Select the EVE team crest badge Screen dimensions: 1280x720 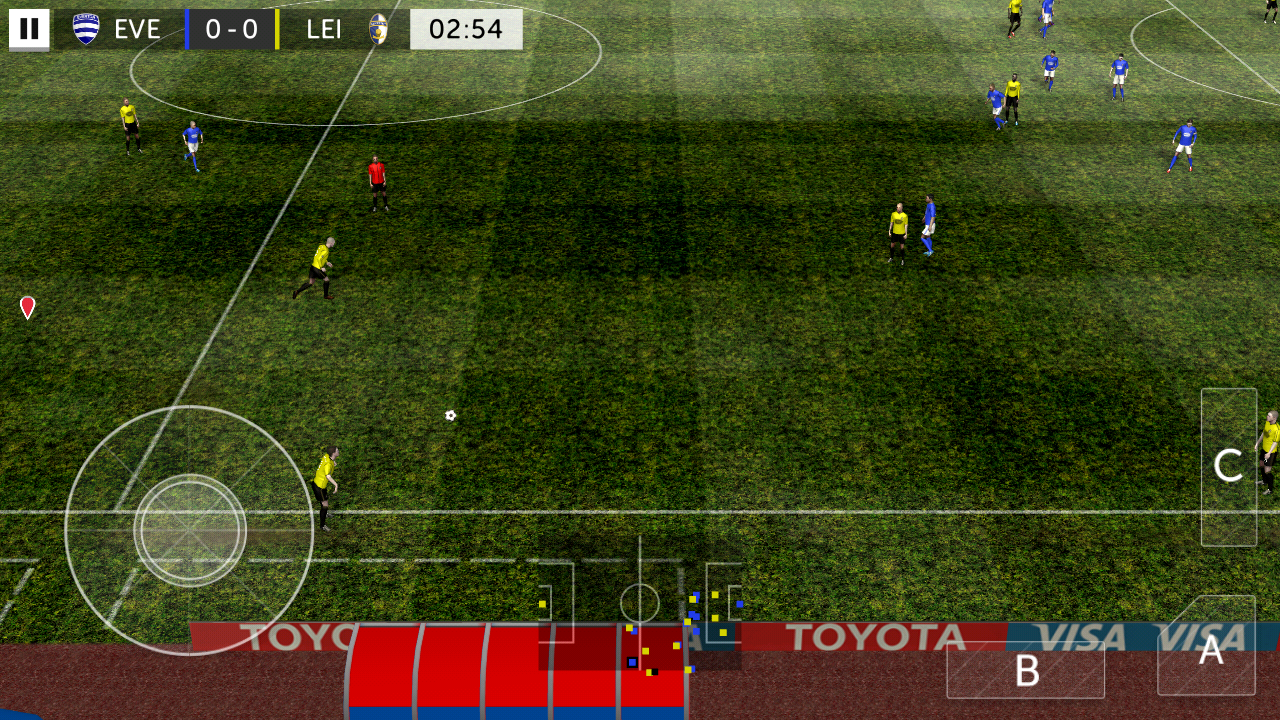pos(85,28)
